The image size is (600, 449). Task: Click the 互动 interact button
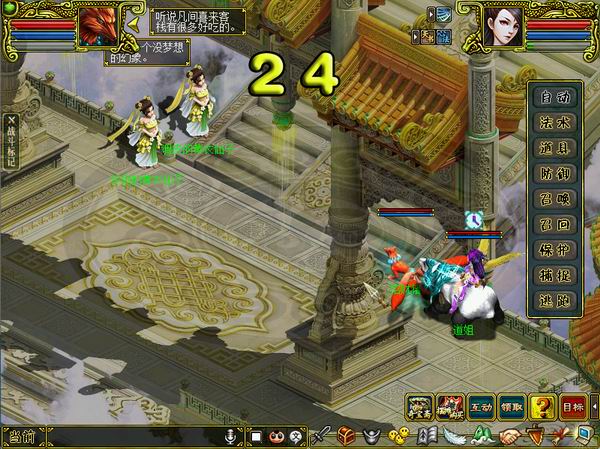481,408
